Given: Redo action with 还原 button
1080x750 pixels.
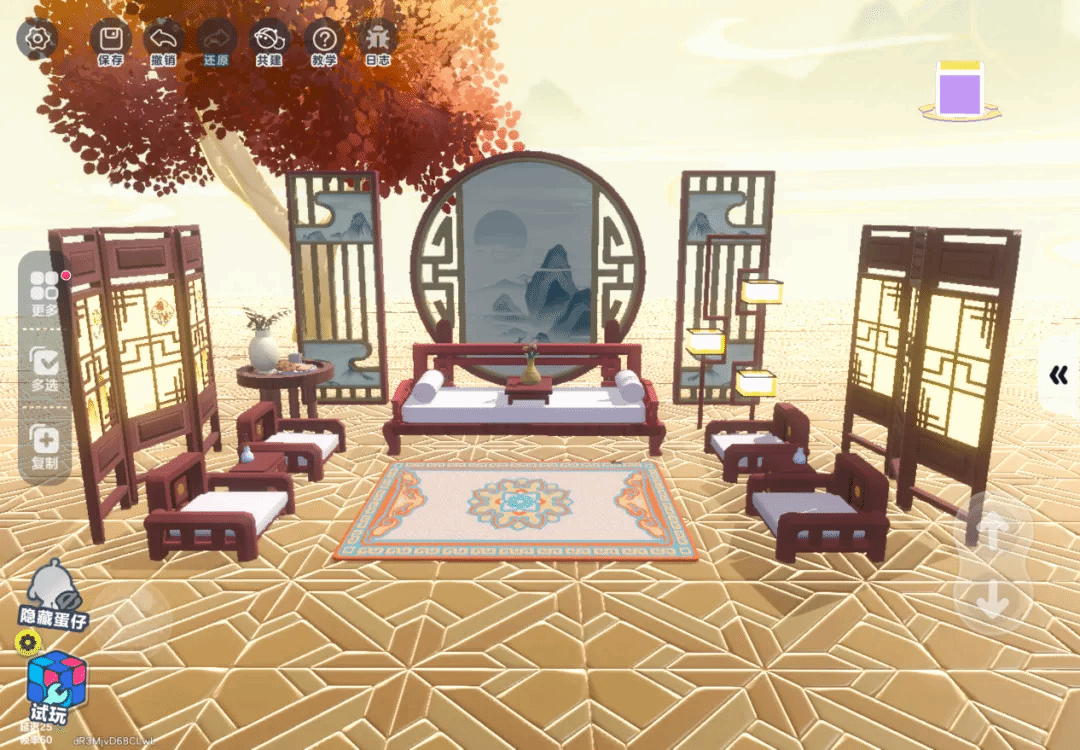Looking at the screenshot, I should tap(216, 42).
